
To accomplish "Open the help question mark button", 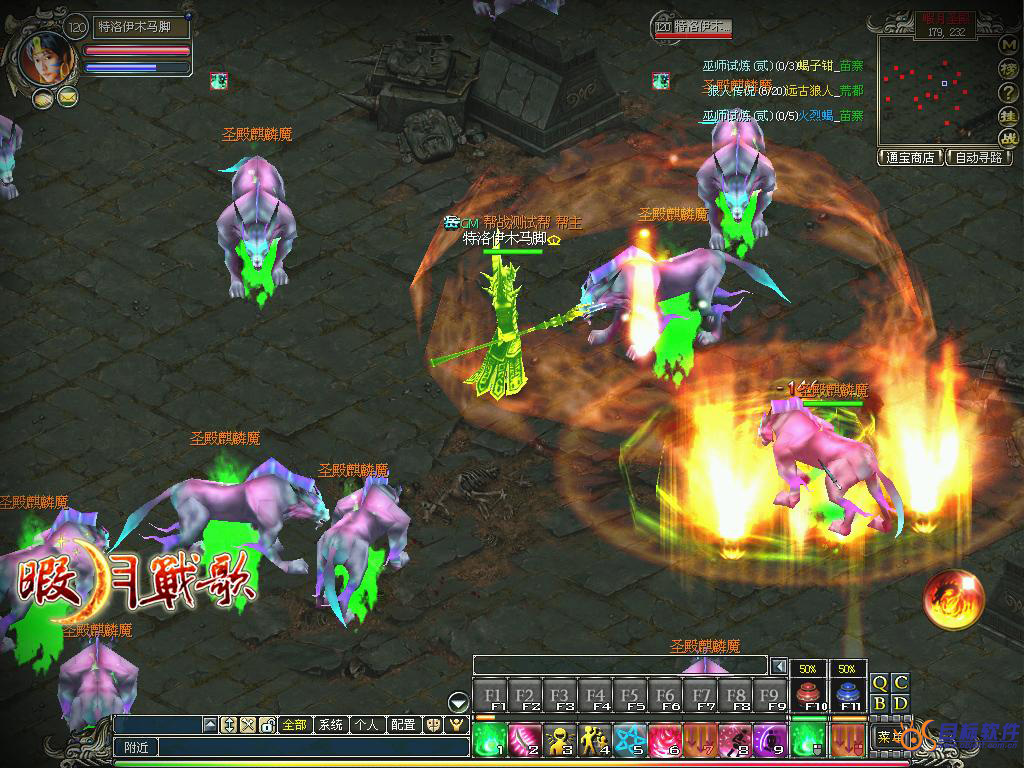I will point(1008,92).
